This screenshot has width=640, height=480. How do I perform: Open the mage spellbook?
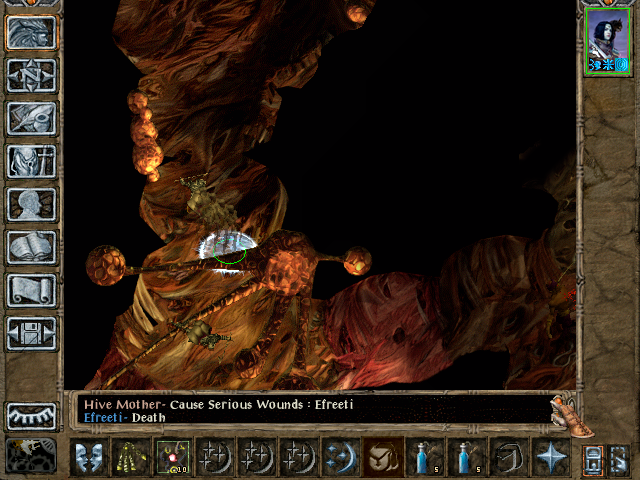[x=31, y=247]
